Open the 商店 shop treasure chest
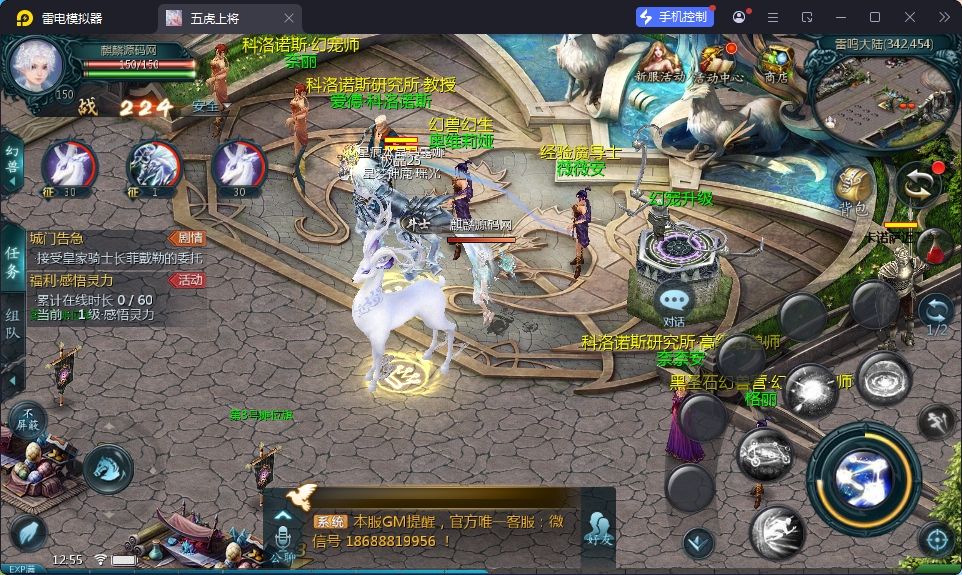This screenshot has width=962, height=575. [775, 60]
